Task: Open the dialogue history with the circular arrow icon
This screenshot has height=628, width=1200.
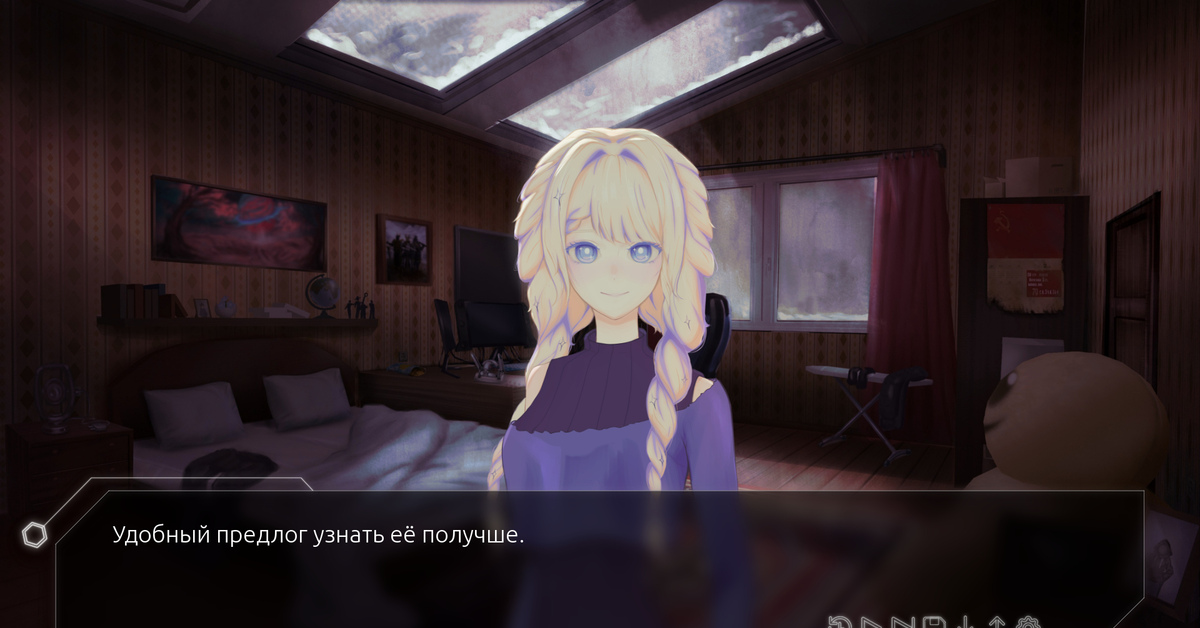Action: (840, 622)
